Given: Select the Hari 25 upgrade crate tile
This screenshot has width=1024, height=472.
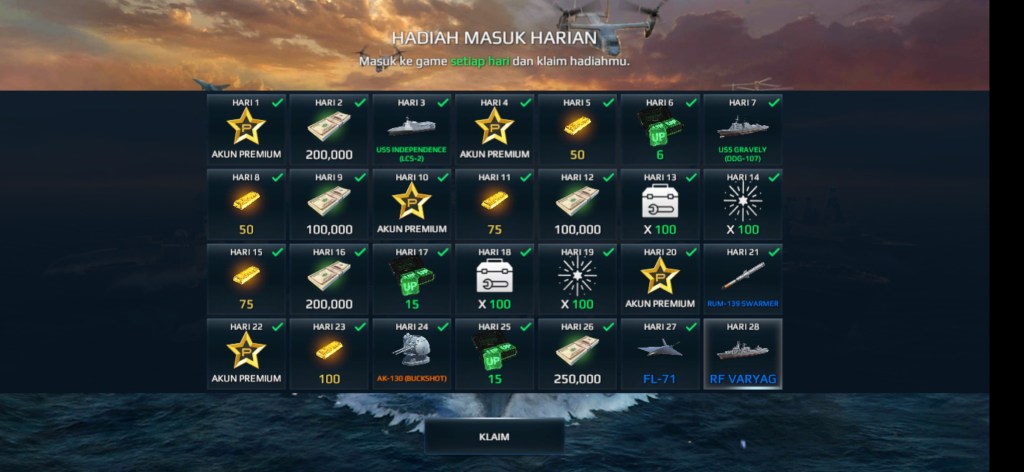Looking at the screenshot, I should [x=494, y=354].
